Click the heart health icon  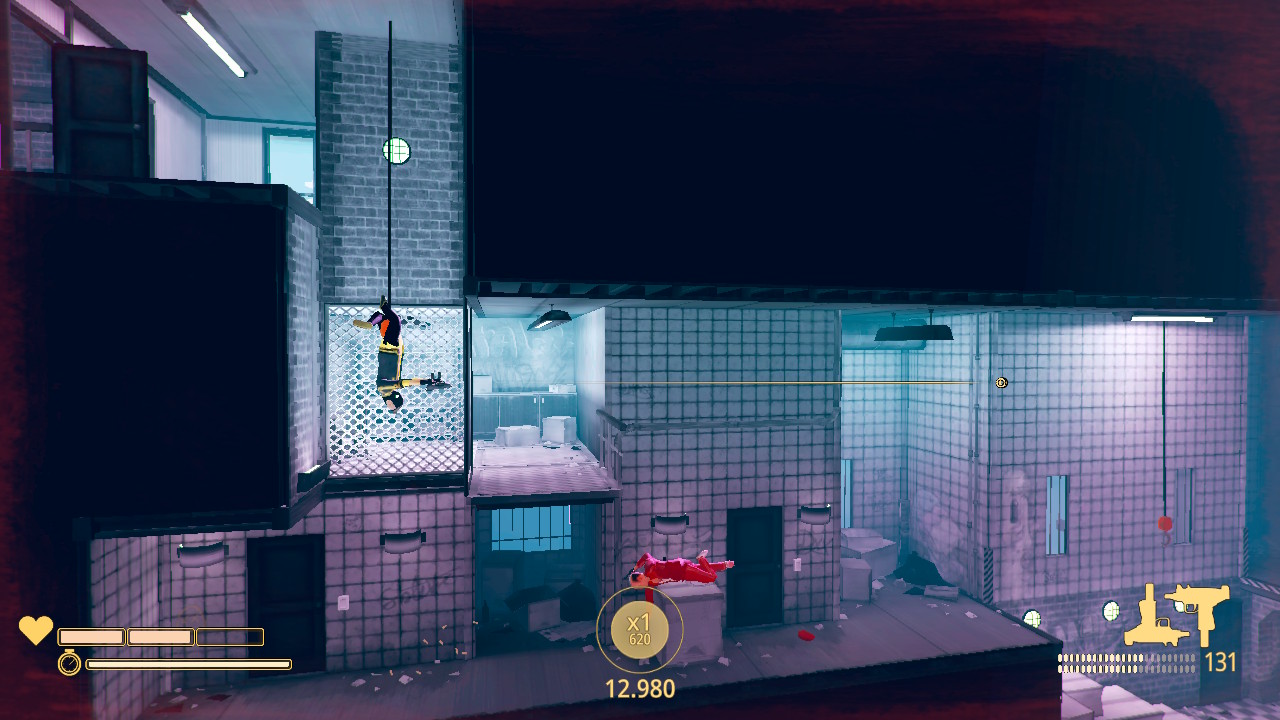36,631
